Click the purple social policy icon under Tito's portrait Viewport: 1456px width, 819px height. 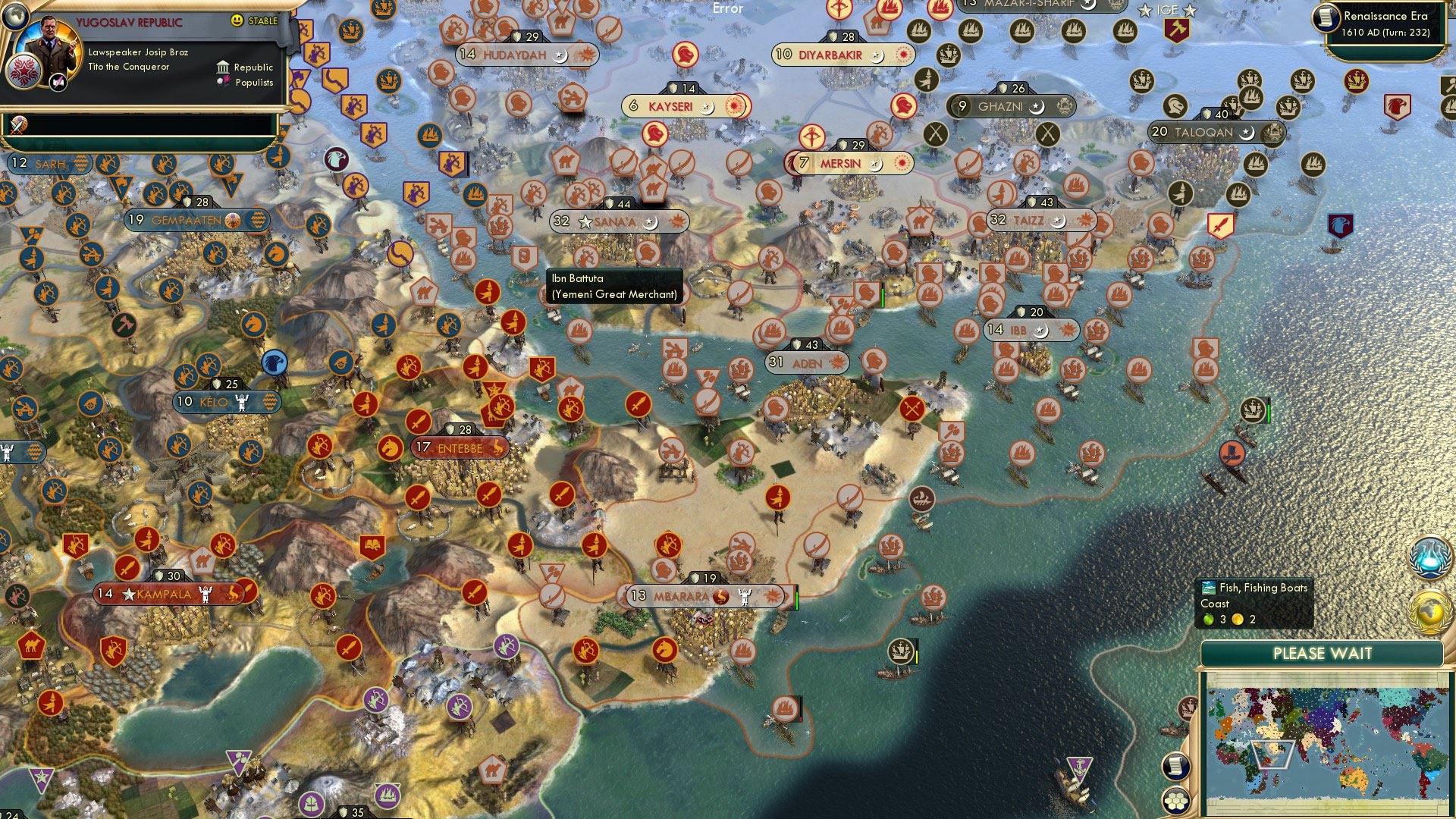point(58,83)
